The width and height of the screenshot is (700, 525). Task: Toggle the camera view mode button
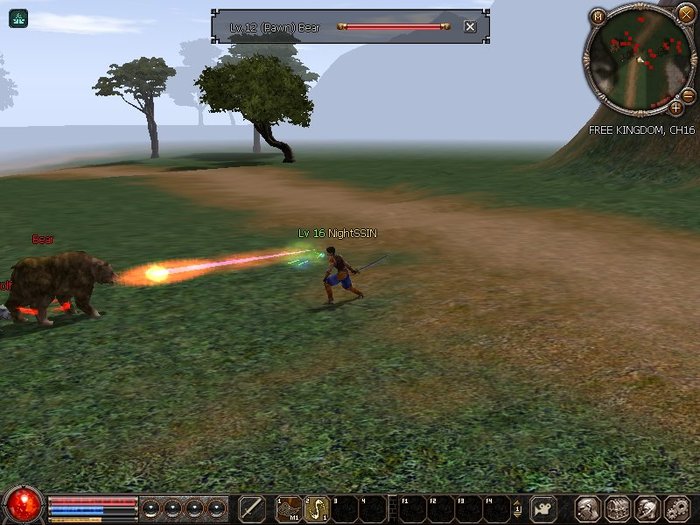tap(544, 508)
